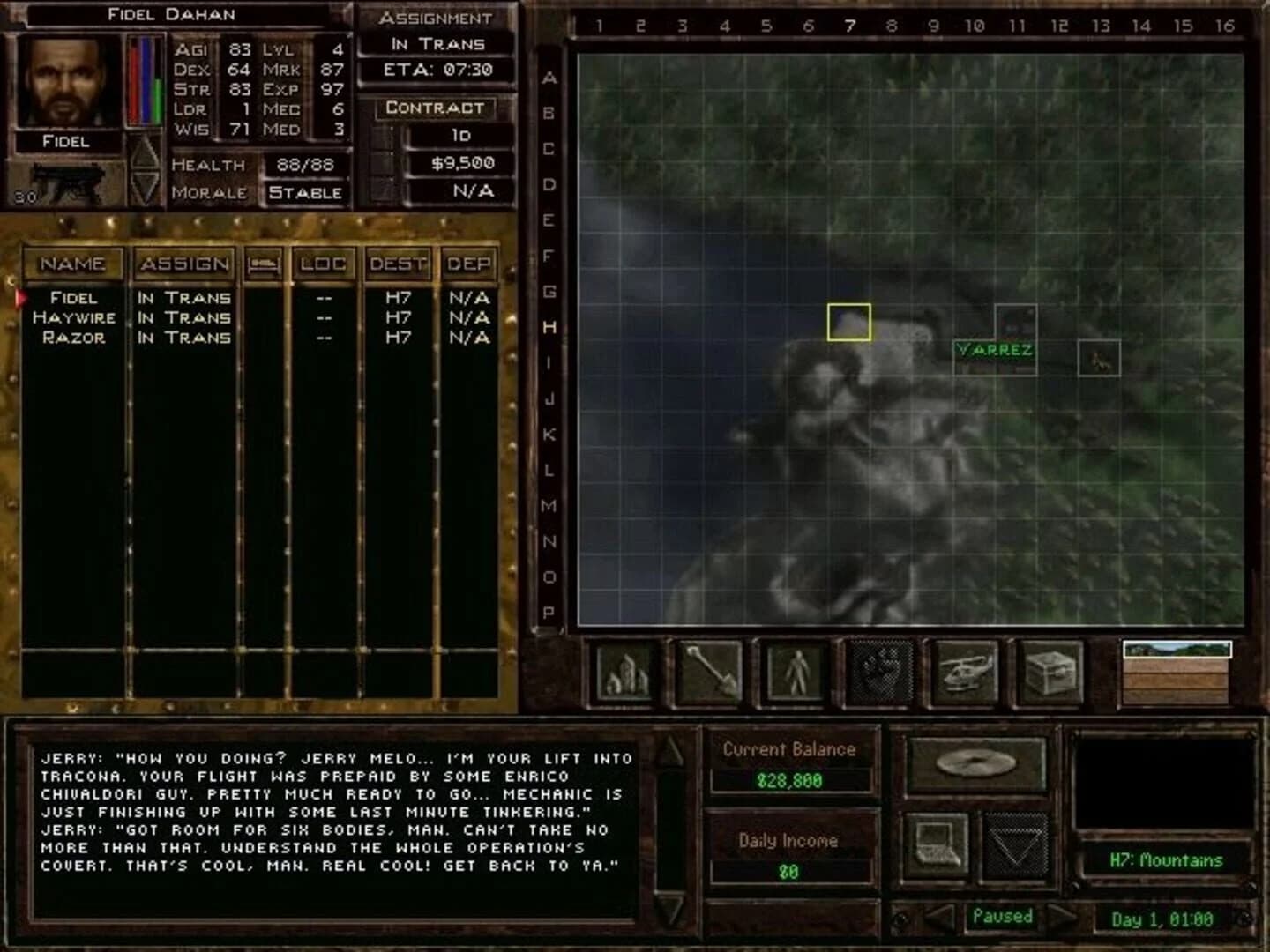This screenshot has height=952, width=1270.
Task: Toggle militia display with the fist icon
Action: (x=882, y=672)
